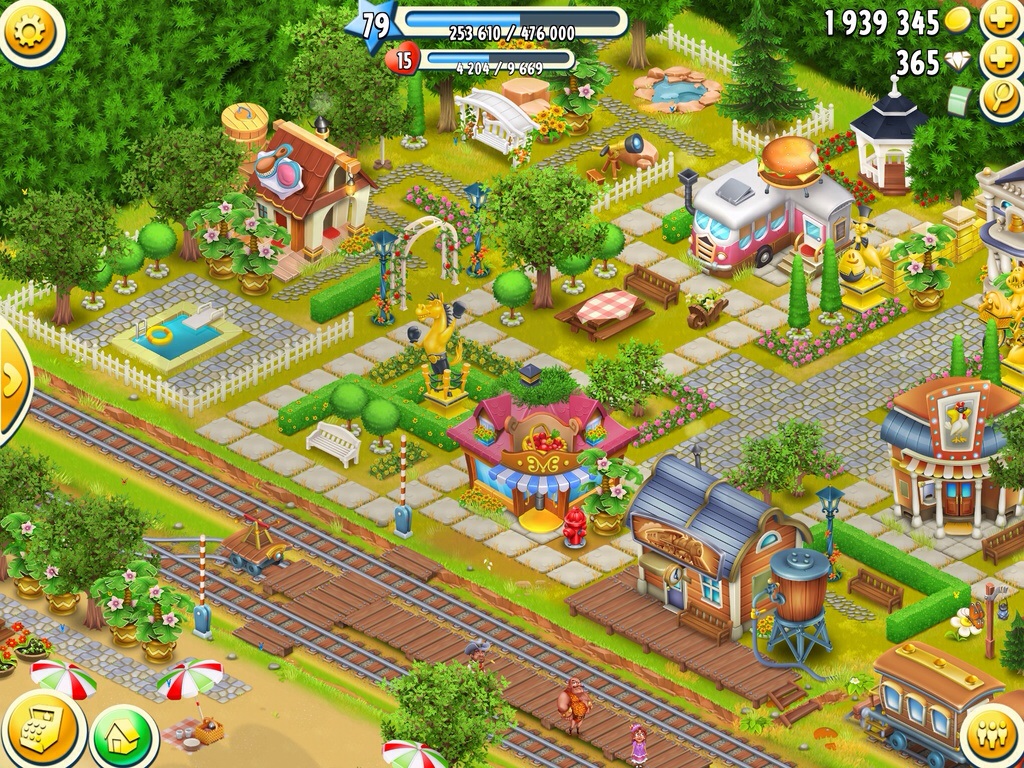
Task: Add more coins with plus button
Action: coord(1000,20)
